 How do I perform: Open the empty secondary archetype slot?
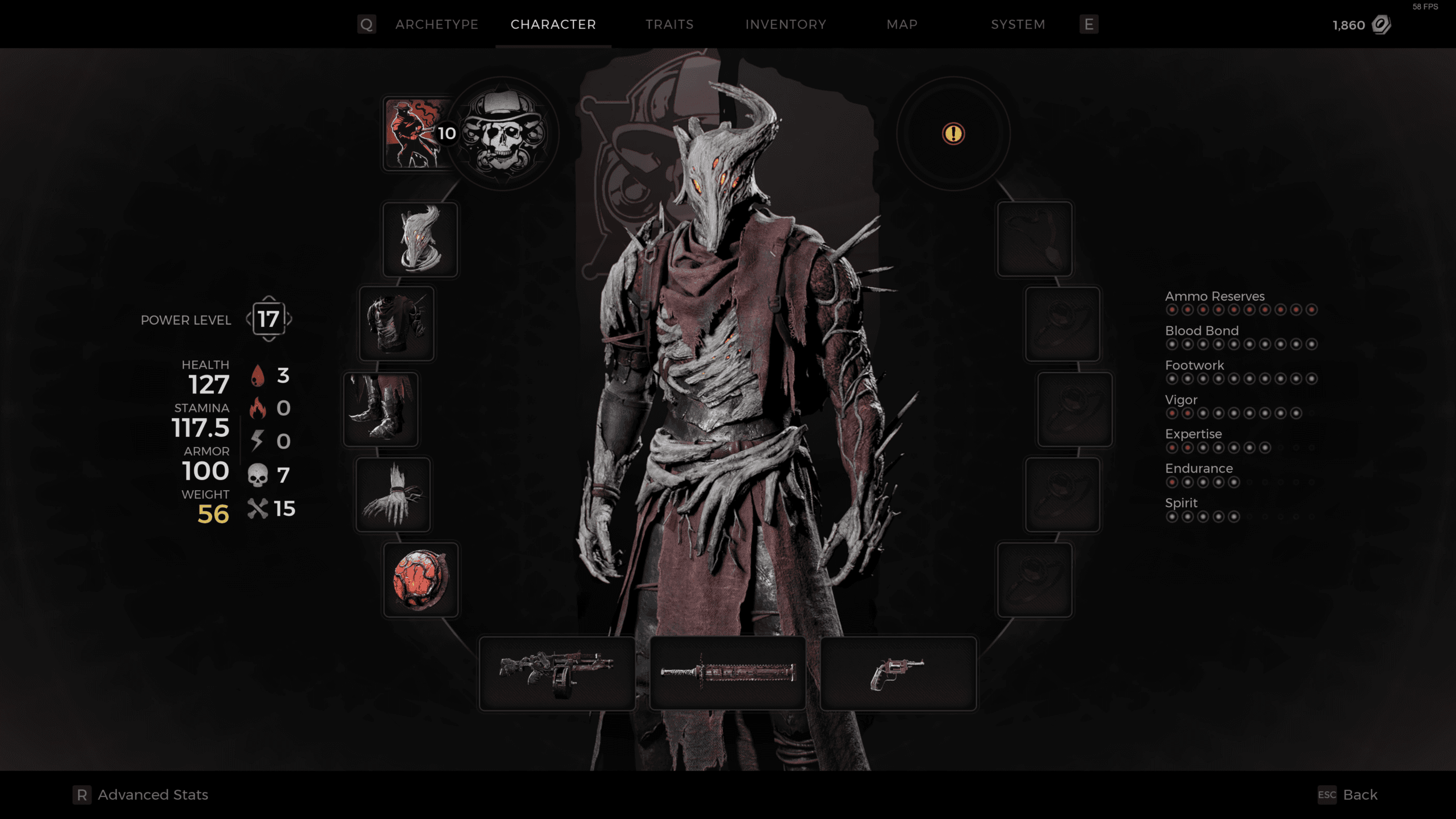point(953,134)
